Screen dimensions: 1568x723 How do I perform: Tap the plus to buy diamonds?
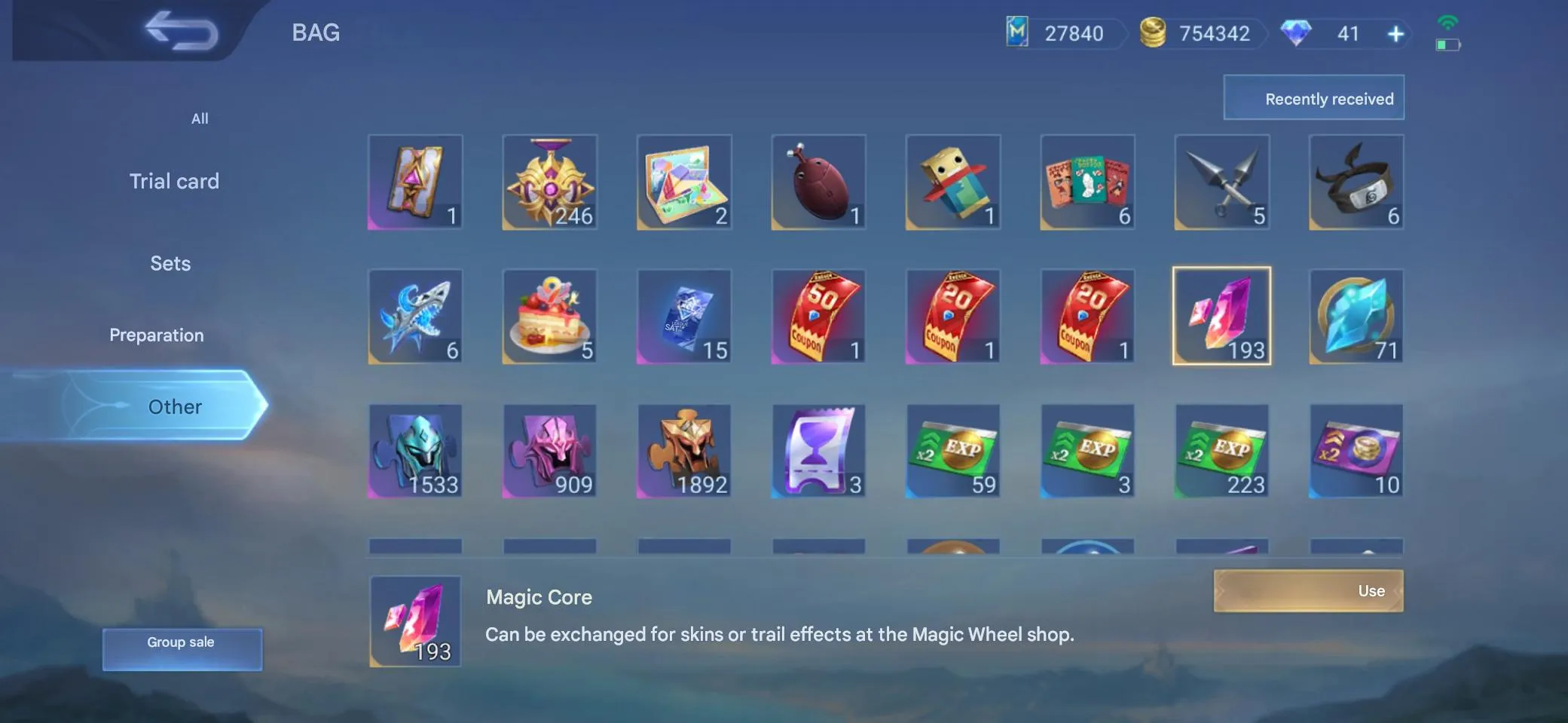(1396, 33)
